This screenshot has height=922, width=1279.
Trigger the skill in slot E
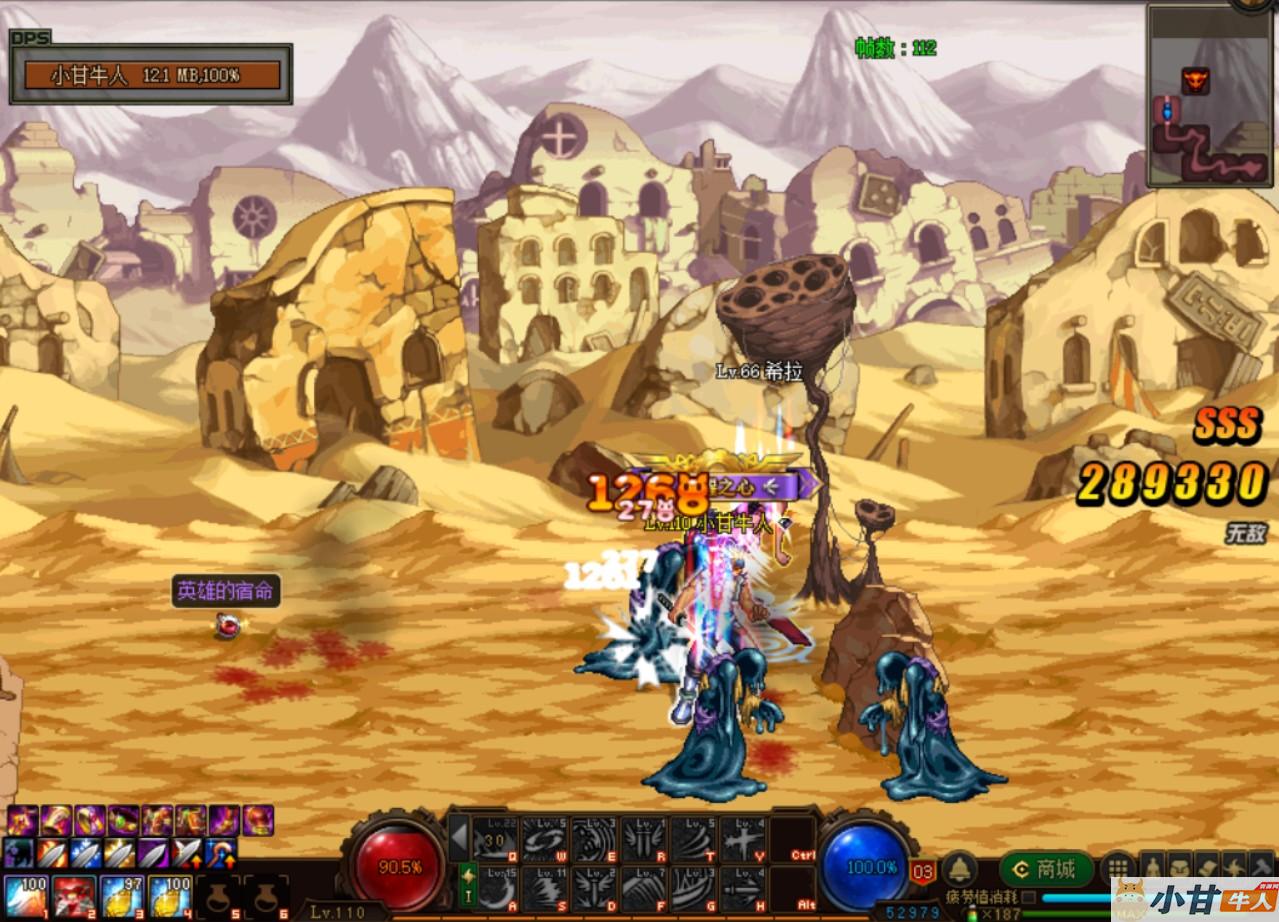[594, 839]
